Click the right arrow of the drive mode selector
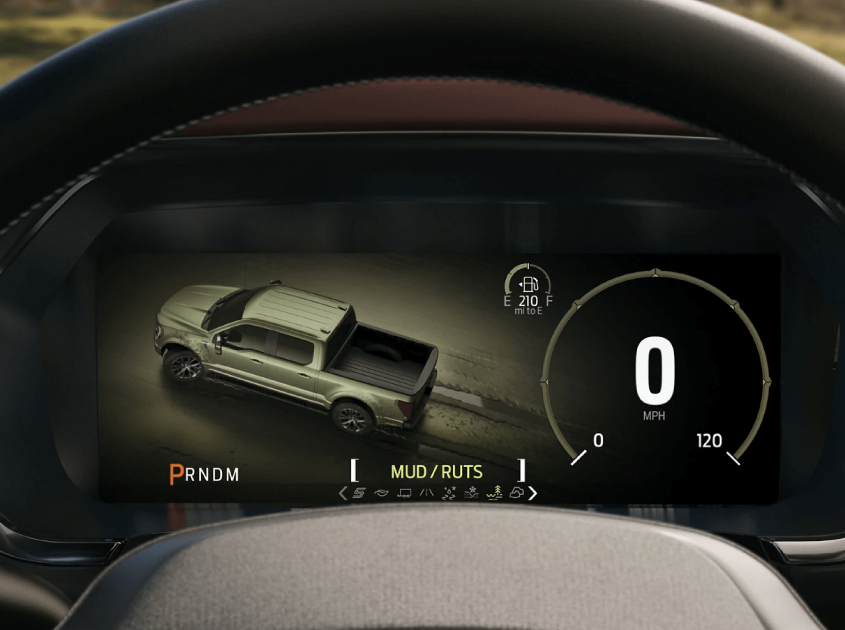Screen dimensions: 845x630 tap(533, 493)
